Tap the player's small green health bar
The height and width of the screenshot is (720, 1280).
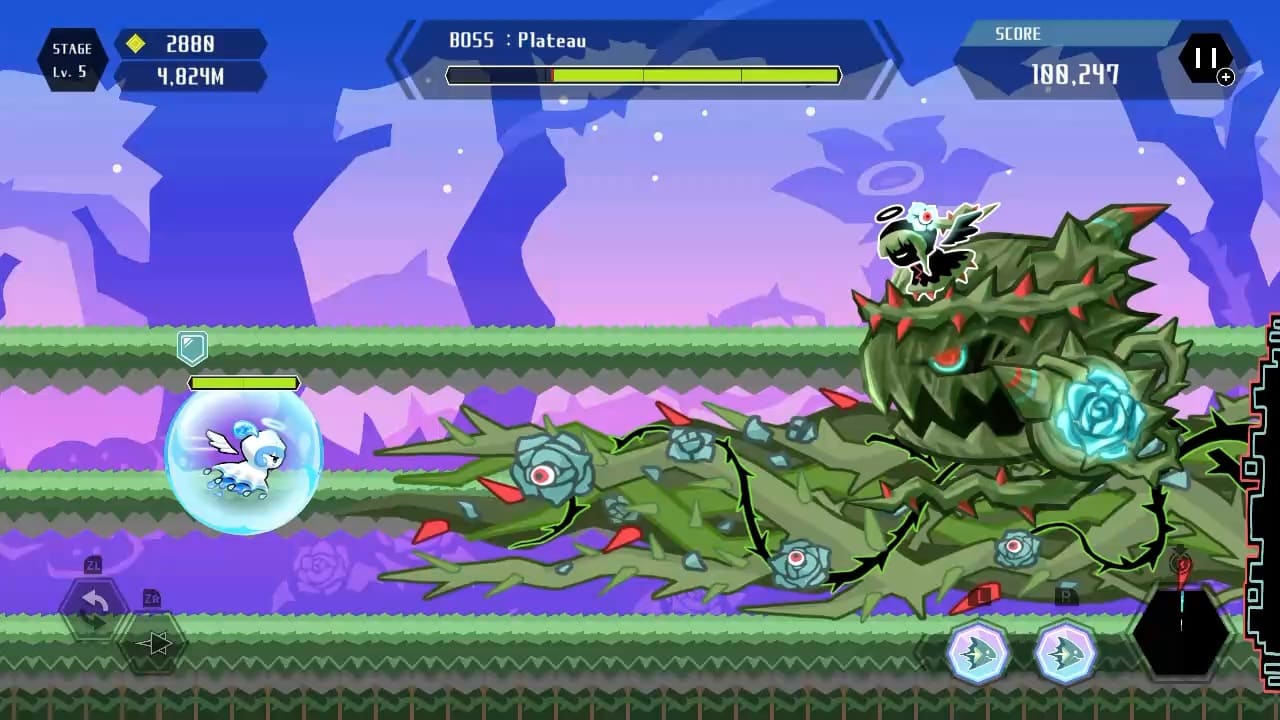pyautogui.click(x=244, y=382)
